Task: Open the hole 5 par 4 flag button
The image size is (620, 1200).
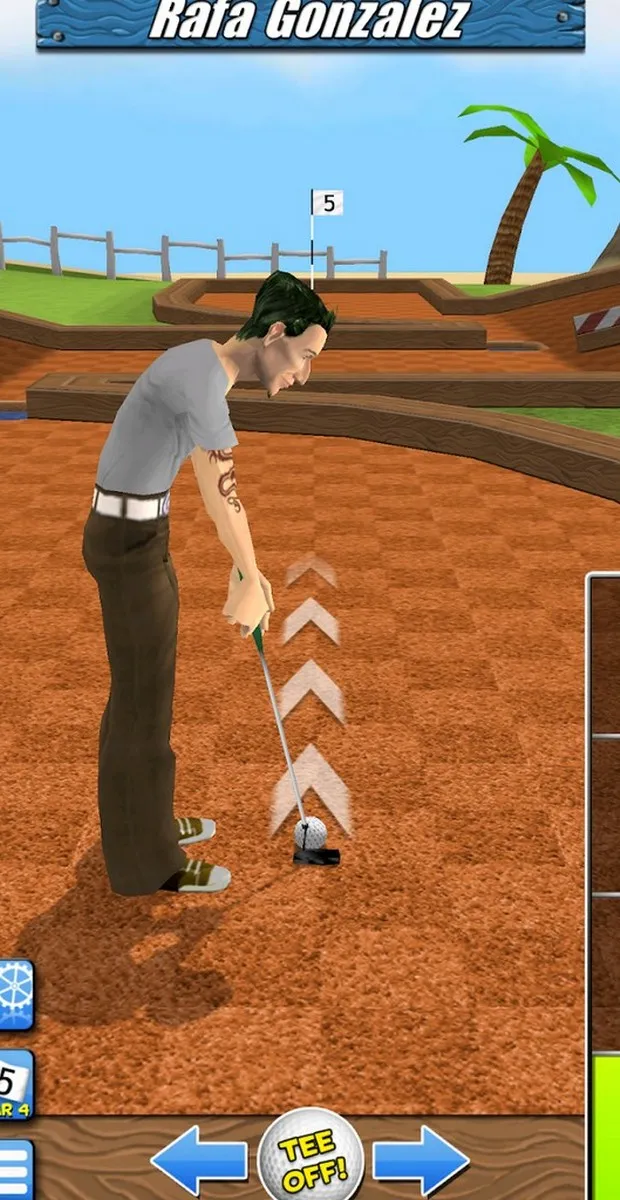Action: click(x=15, y=1085)
